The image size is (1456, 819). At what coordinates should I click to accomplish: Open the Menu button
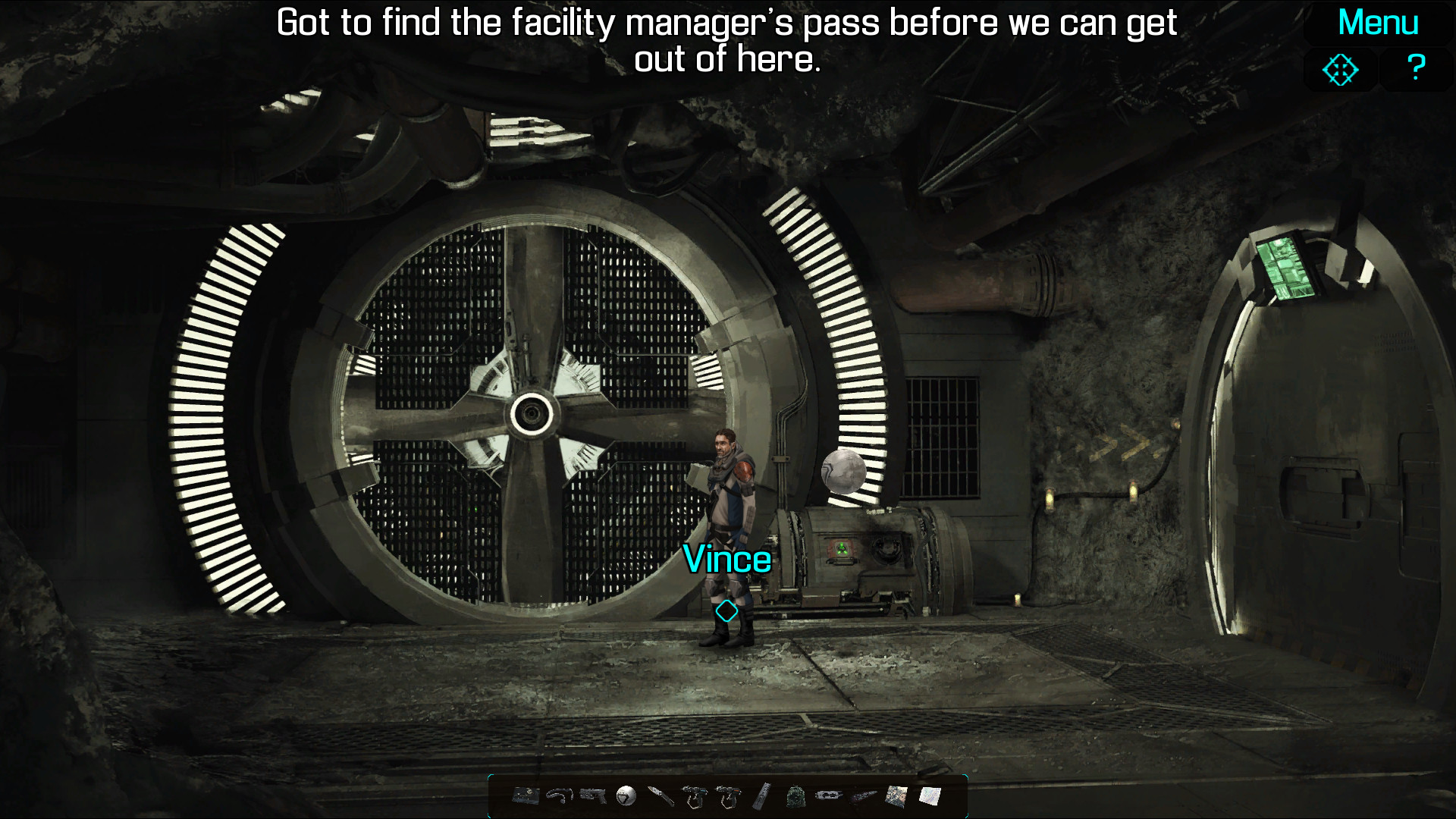pos(1377,23)
